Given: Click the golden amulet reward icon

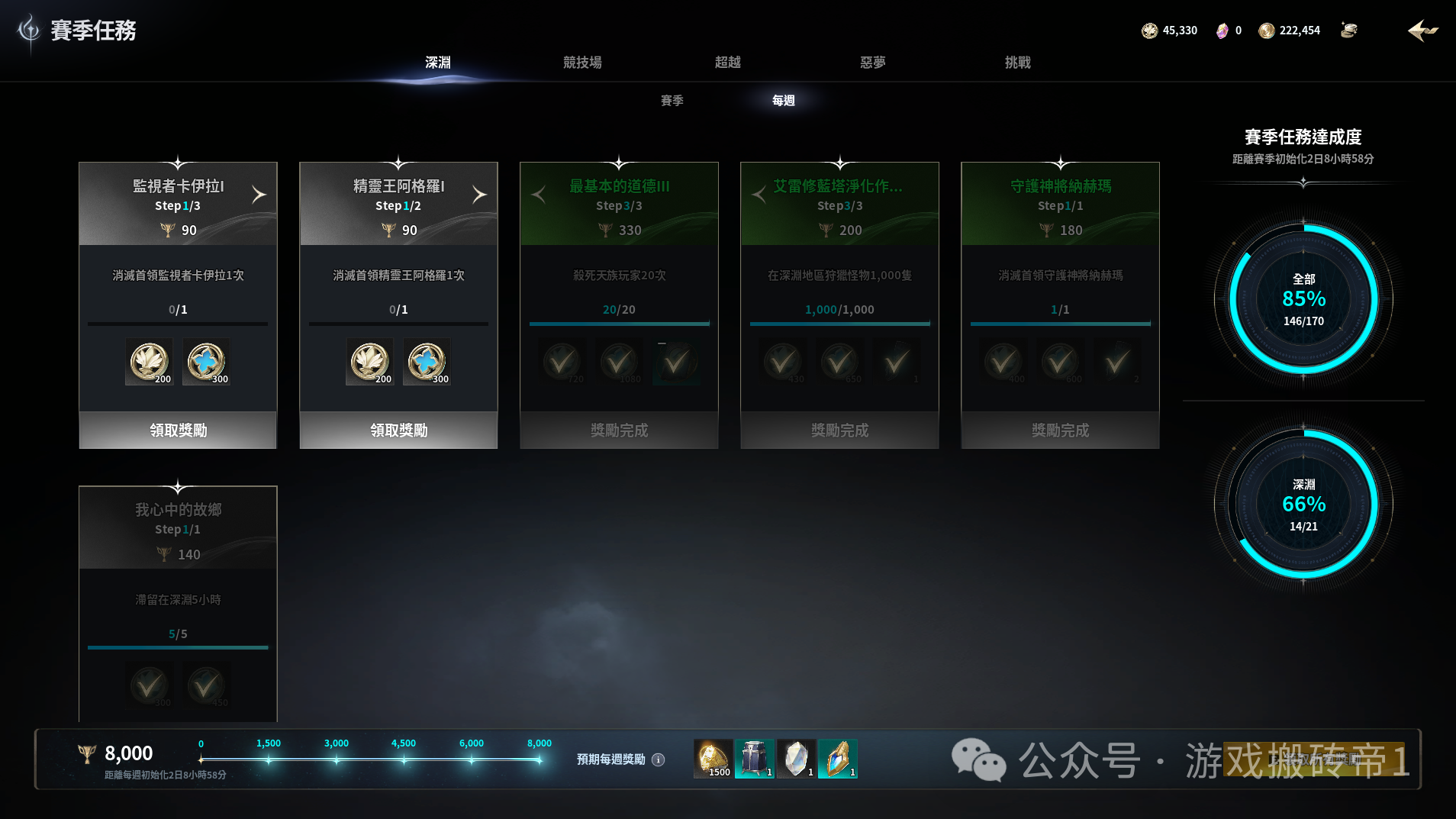Looking at the screenshot, I should 839,758.
